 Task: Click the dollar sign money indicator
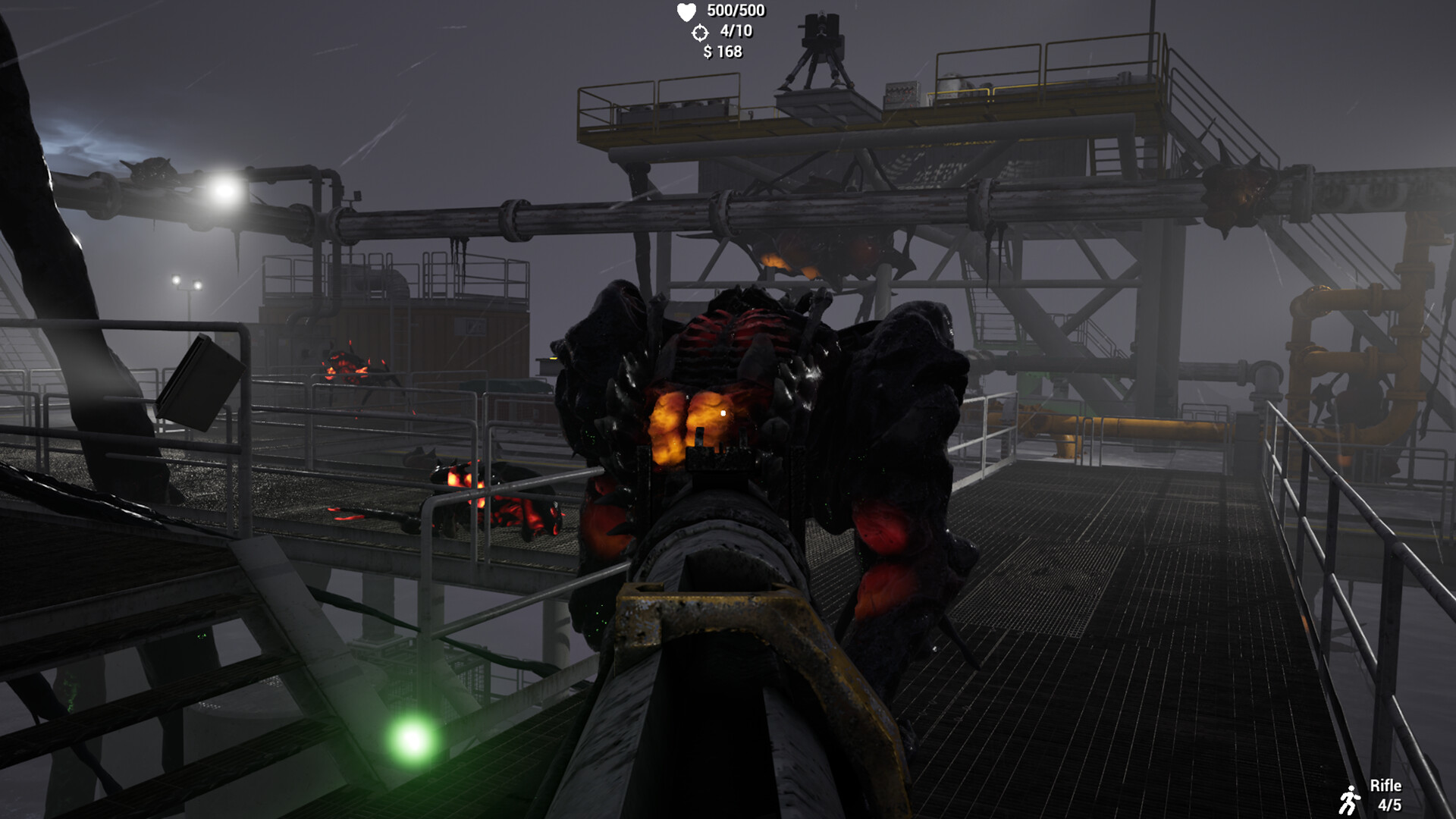(x=708, y=53)
